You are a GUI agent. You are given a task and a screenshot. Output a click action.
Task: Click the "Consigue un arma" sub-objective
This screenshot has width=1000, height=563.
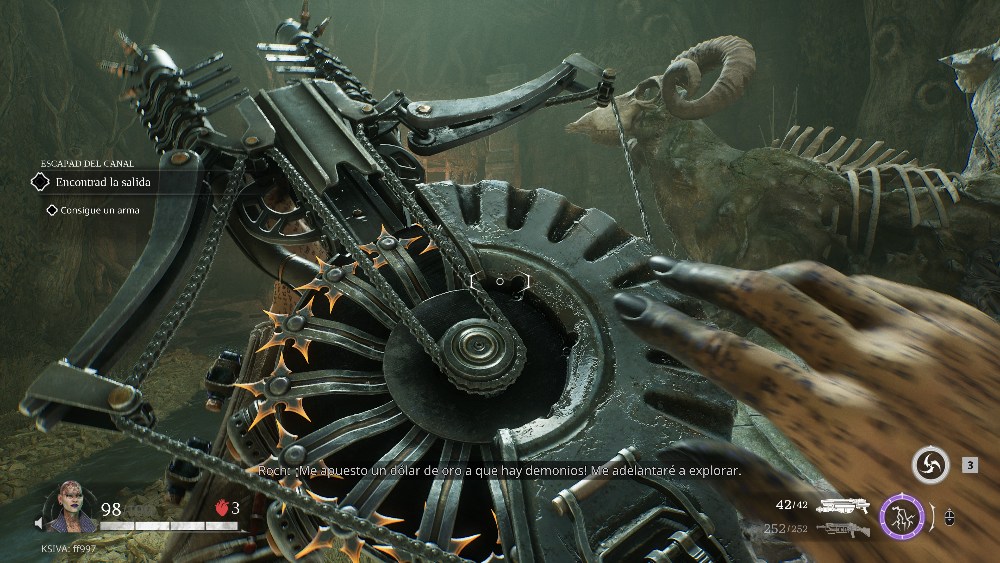tap(99, 210)
